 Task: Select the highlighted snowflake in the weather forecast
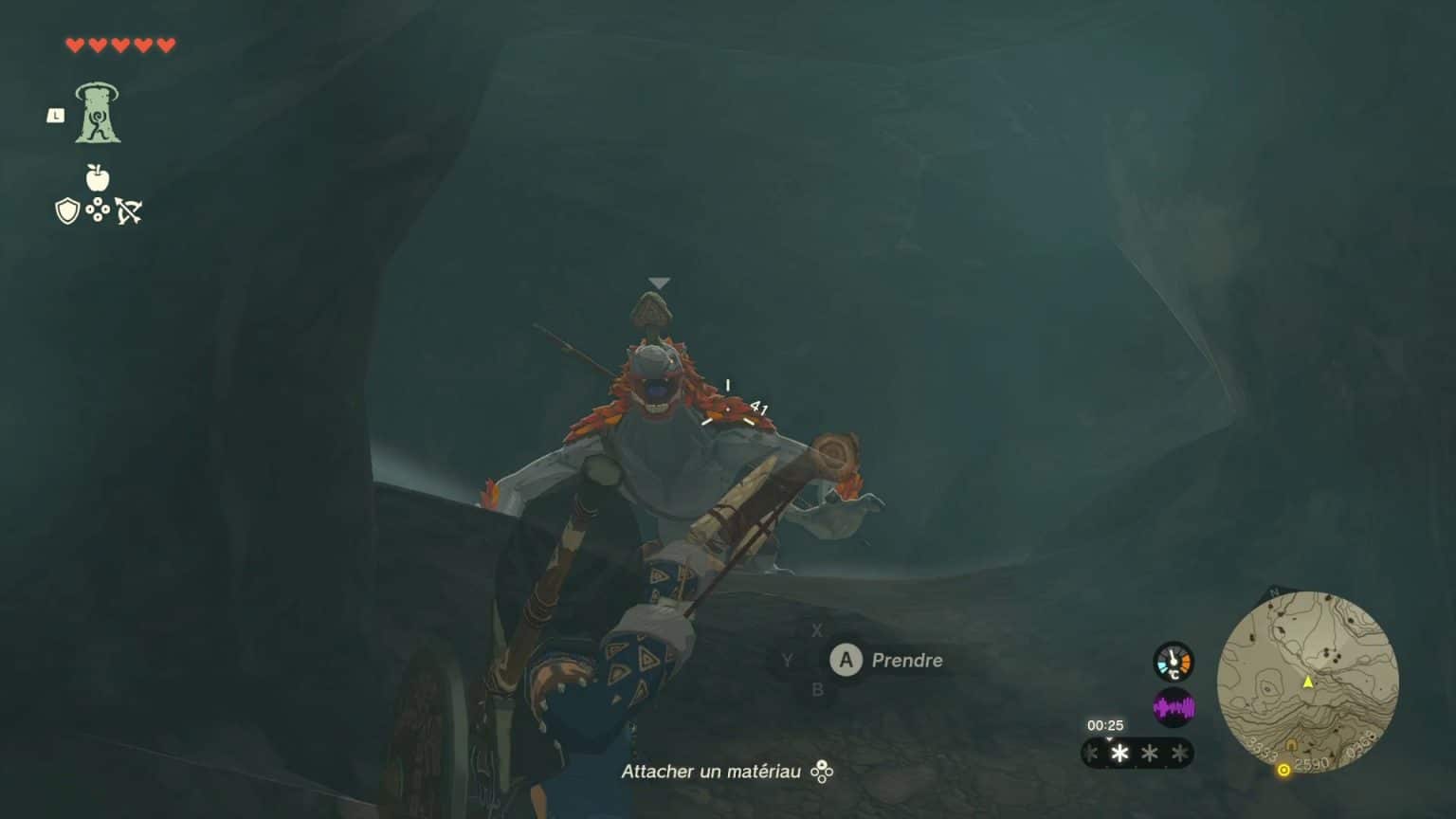(x=1119, y=752)
